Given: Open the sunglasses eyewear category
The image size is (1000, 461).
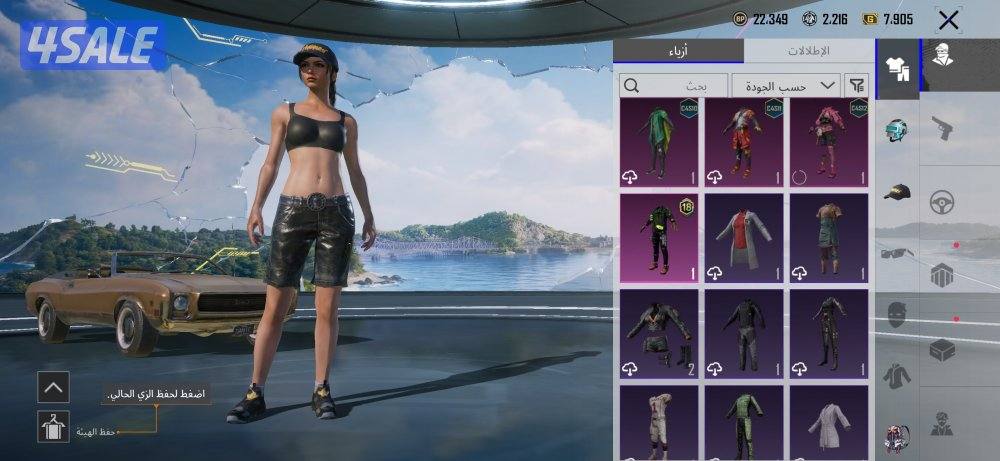Looking at the screenshot, I should pyautogui.click(x=897, y=253).
